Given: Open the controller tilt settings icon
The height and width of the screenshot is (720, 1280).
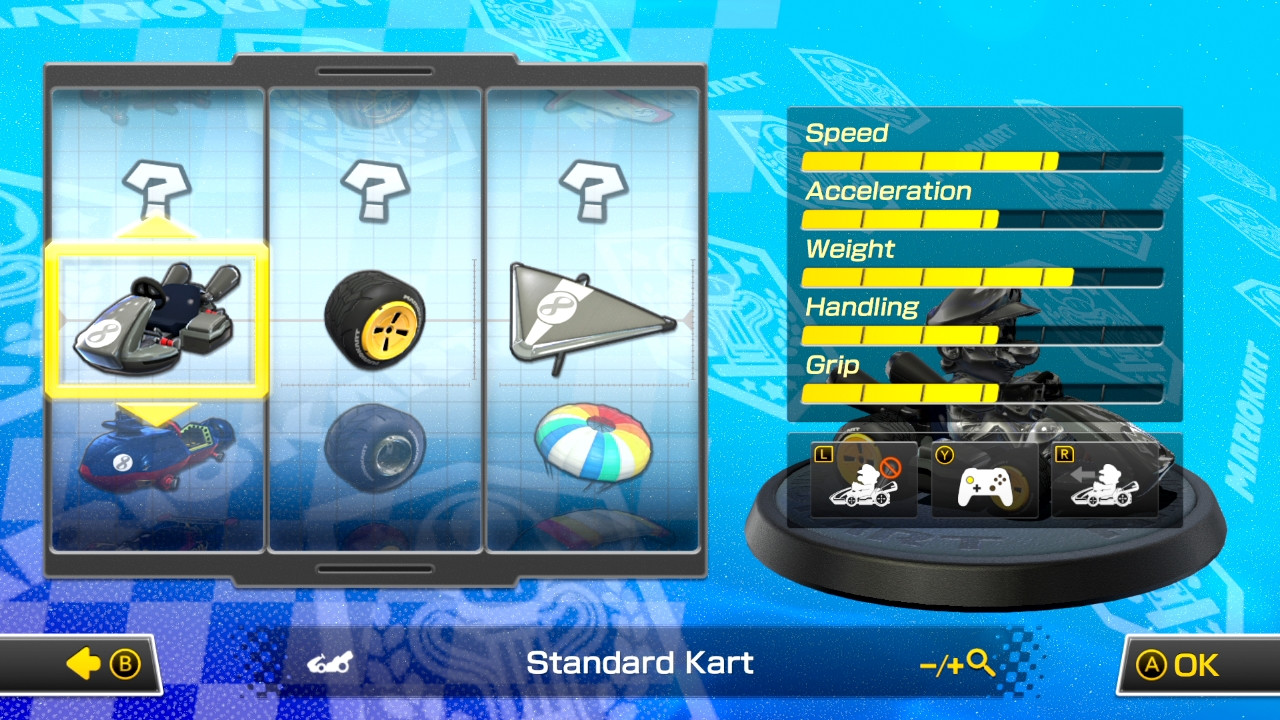Looking at the screenshot, I should point(984,481).
